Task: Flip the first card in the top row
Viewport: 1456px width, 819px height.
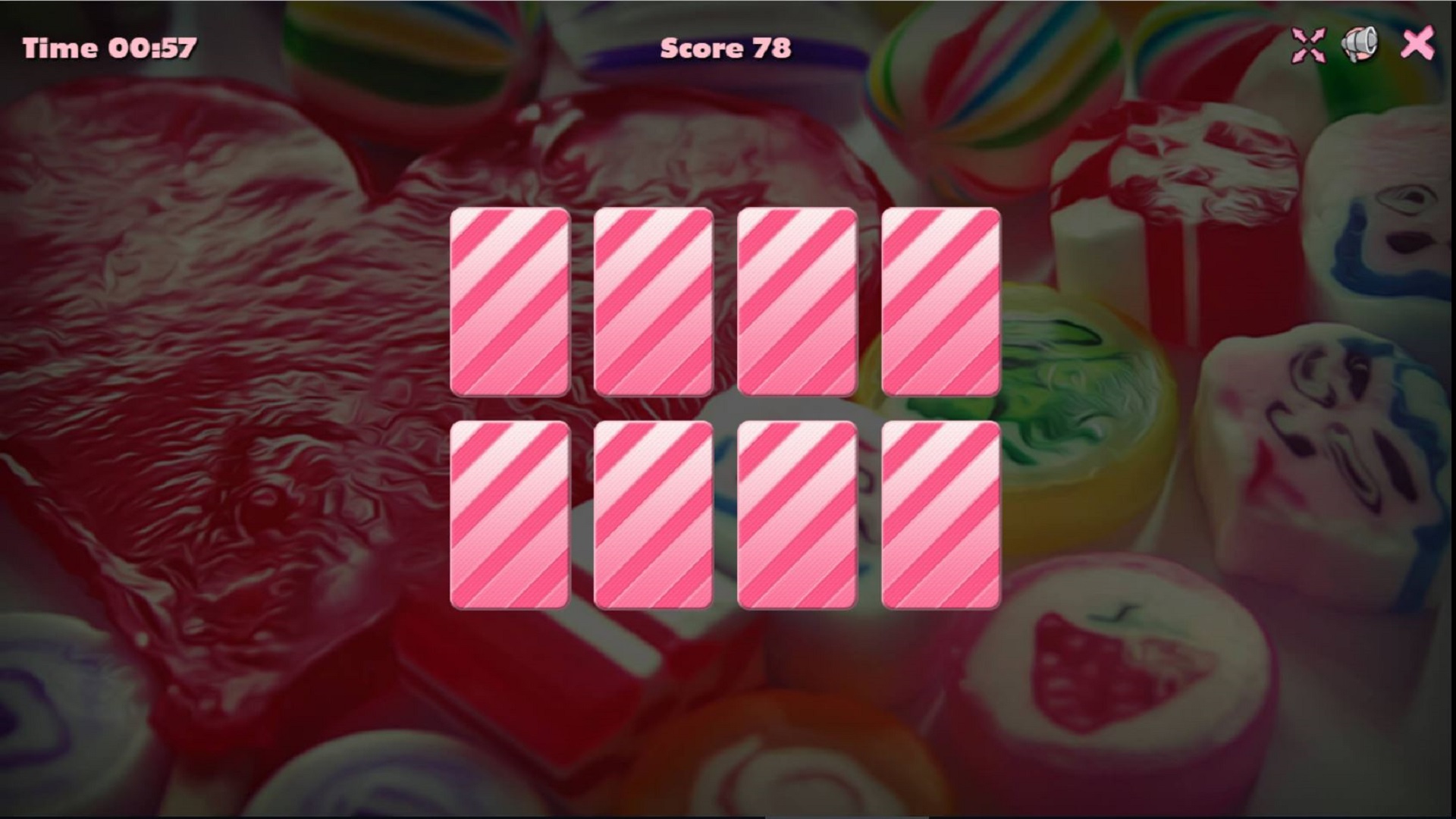Action: click(x=510, y=303)
